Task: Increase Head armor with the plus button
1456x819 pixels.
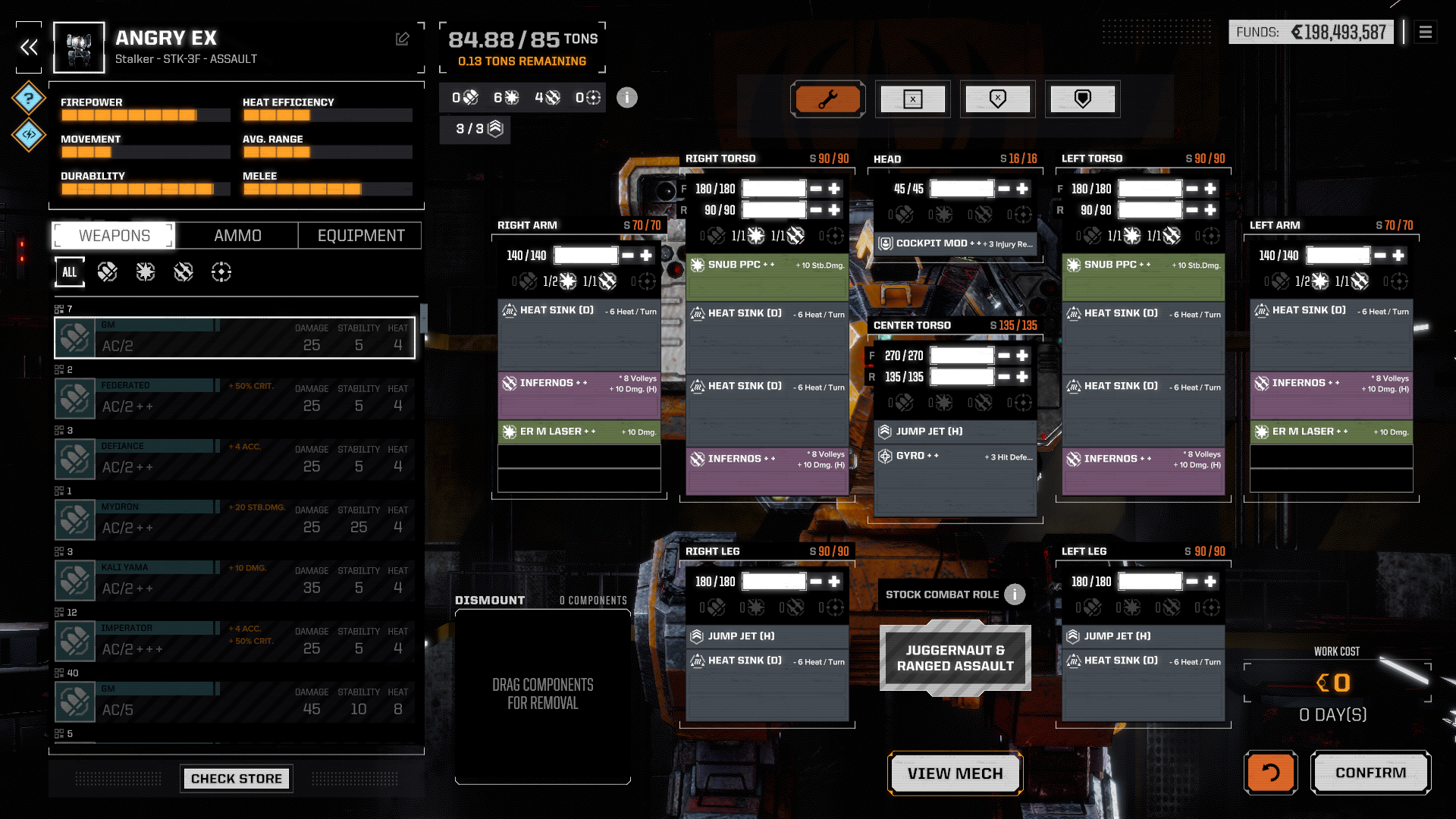Action: click(1022, 189)
